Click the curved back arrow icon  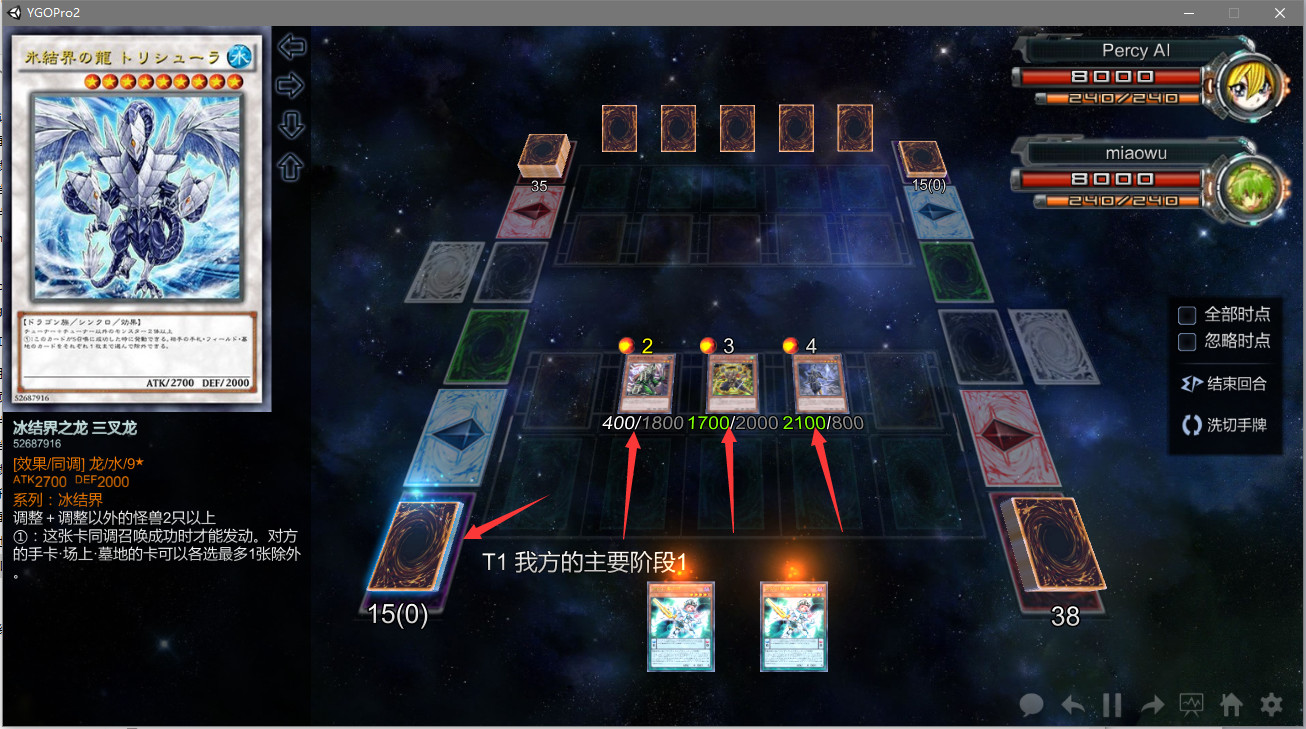click(1072, 705)
